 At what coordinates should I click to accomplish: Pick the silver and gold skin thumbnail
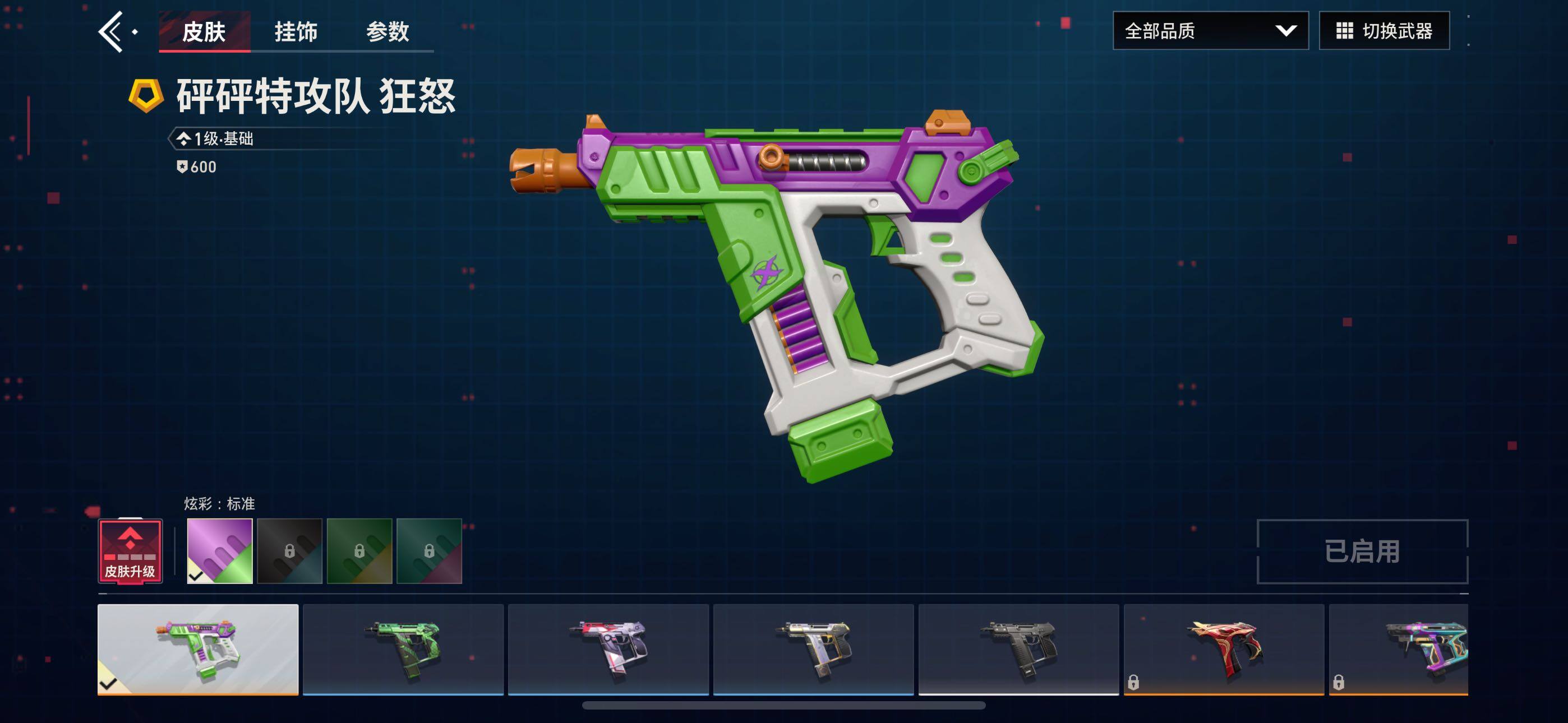click(813, 649)
